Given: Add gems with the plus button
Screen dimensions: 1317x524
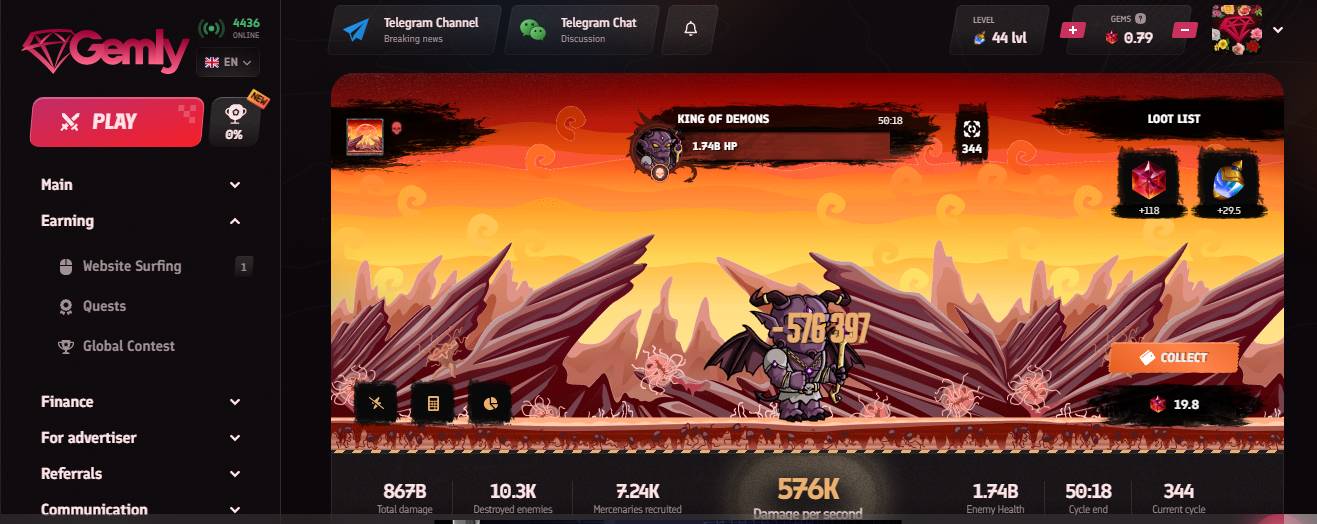Looking at the screenshot, I should point(1072,30).
